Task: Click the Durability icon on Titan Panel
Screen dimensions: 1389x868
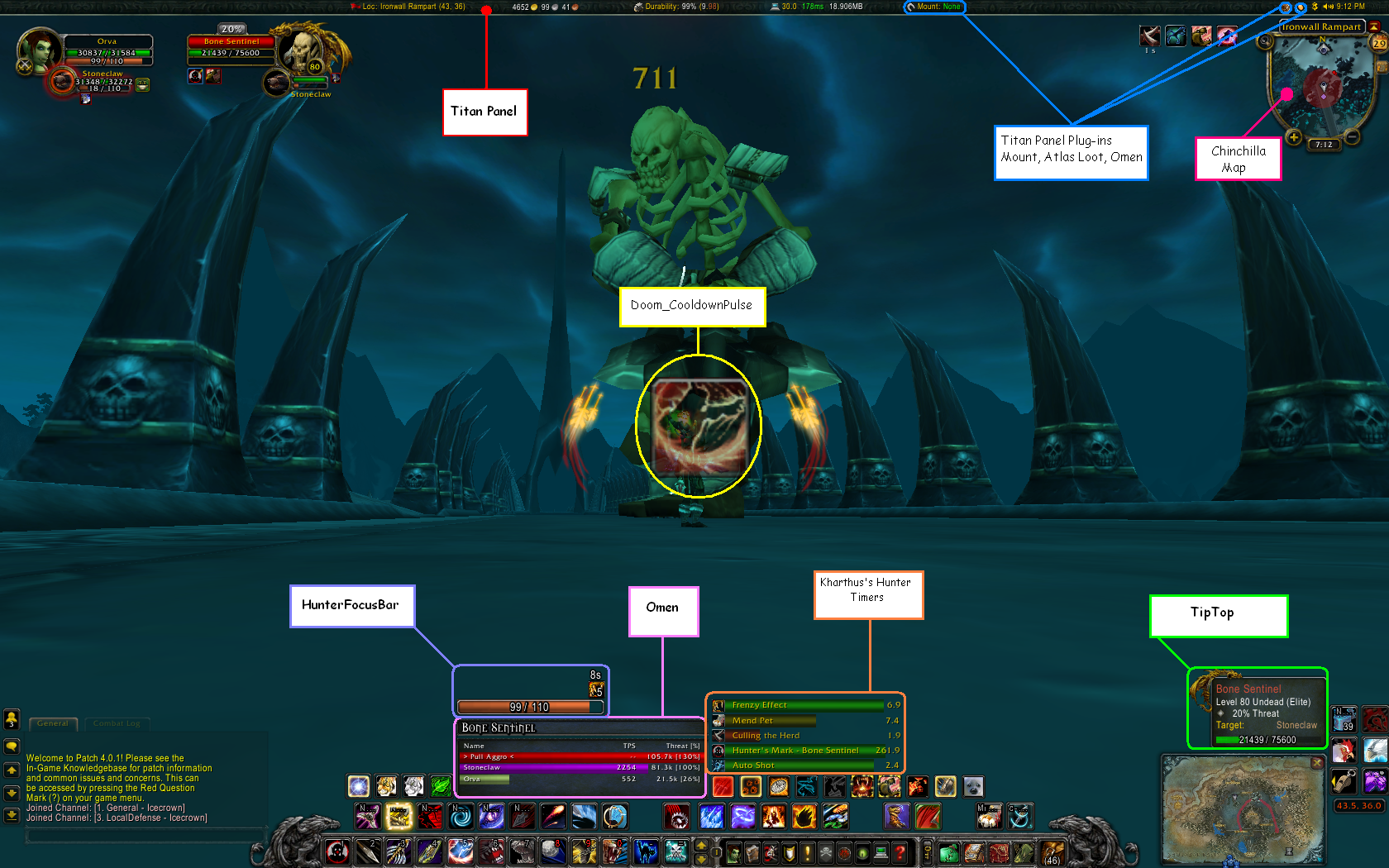Action: [638, 7]
